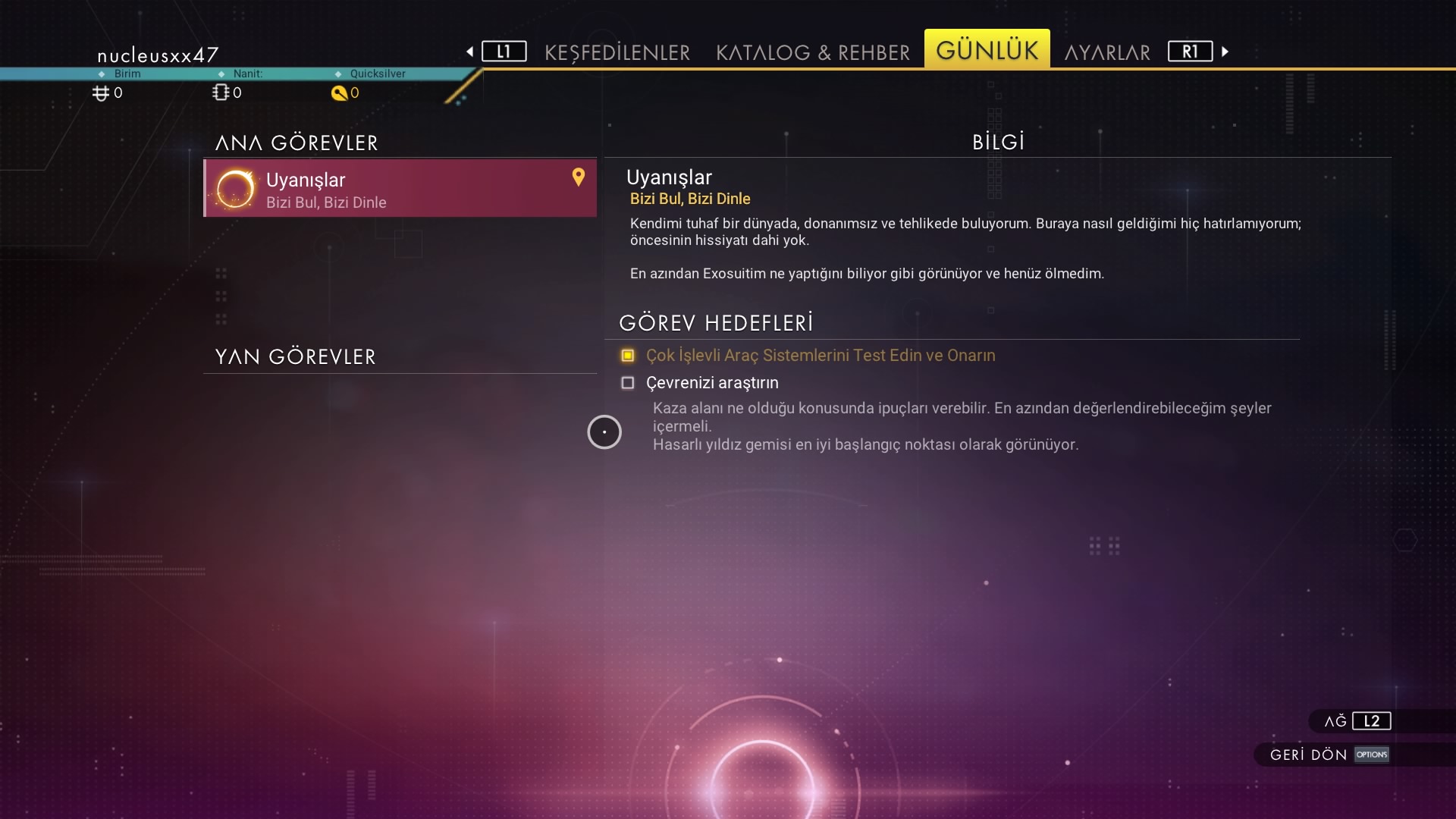Select the GÜNLÜK tab
Image resolution: width=1456 pixels, height=819 pixels.
point(987,50)
